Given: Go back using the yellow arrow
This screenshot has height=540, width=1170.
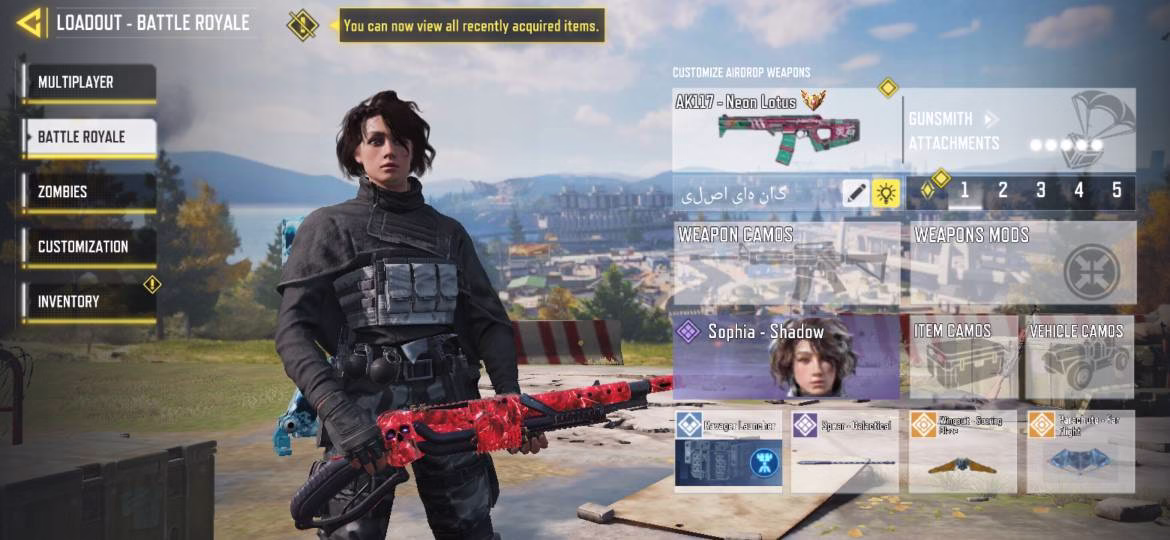Looking at the screenshot, I should pos(29,22).
